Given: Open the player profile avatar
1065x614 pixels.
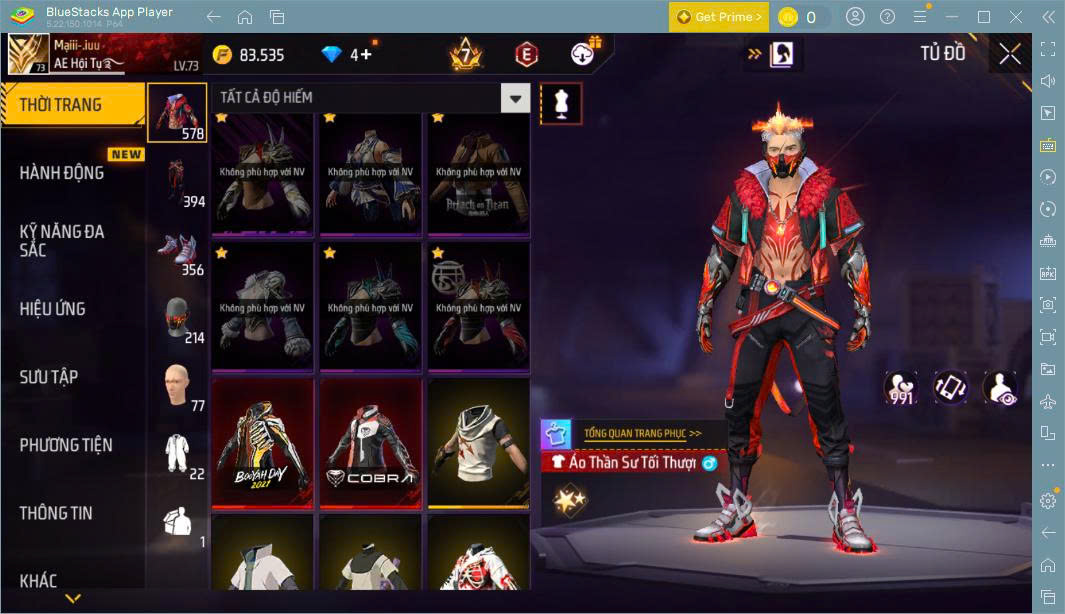Looking at the screenshot, I should 27,55.
